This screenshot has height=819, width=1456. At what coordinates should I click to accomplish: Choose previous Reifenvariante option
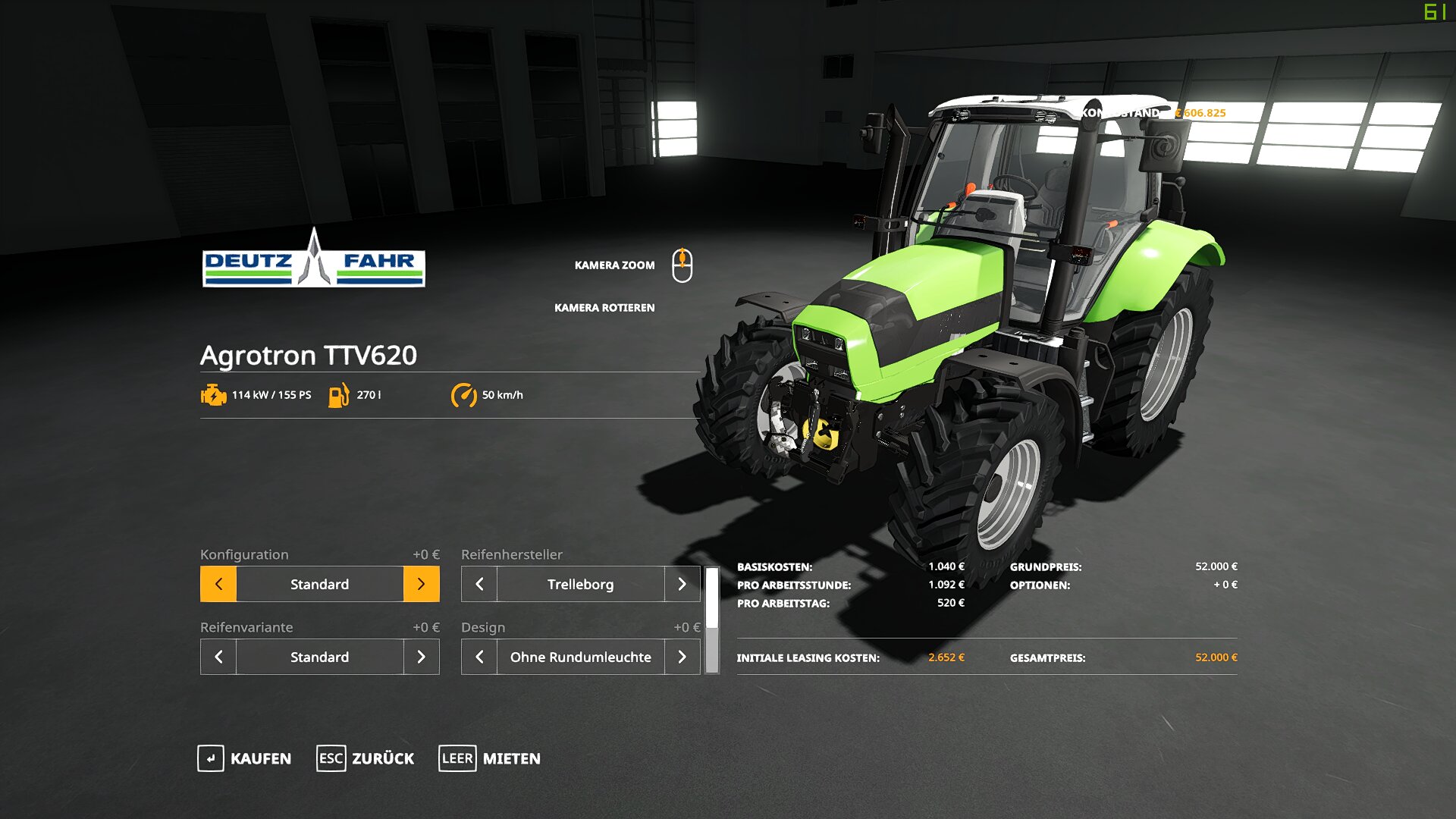tap(218, 657)
